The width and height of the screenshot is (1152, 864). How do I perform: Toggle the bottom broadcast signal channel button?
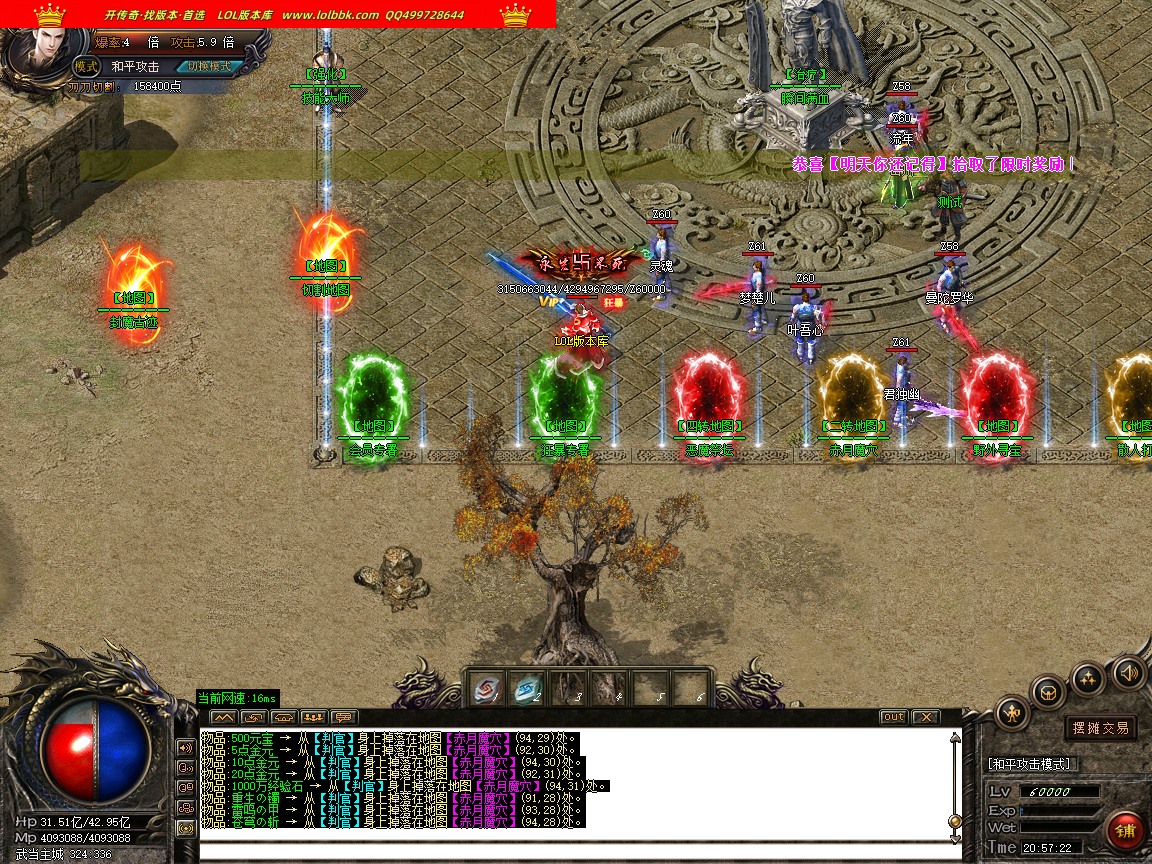pyautogui.click(x=185, y=828)
